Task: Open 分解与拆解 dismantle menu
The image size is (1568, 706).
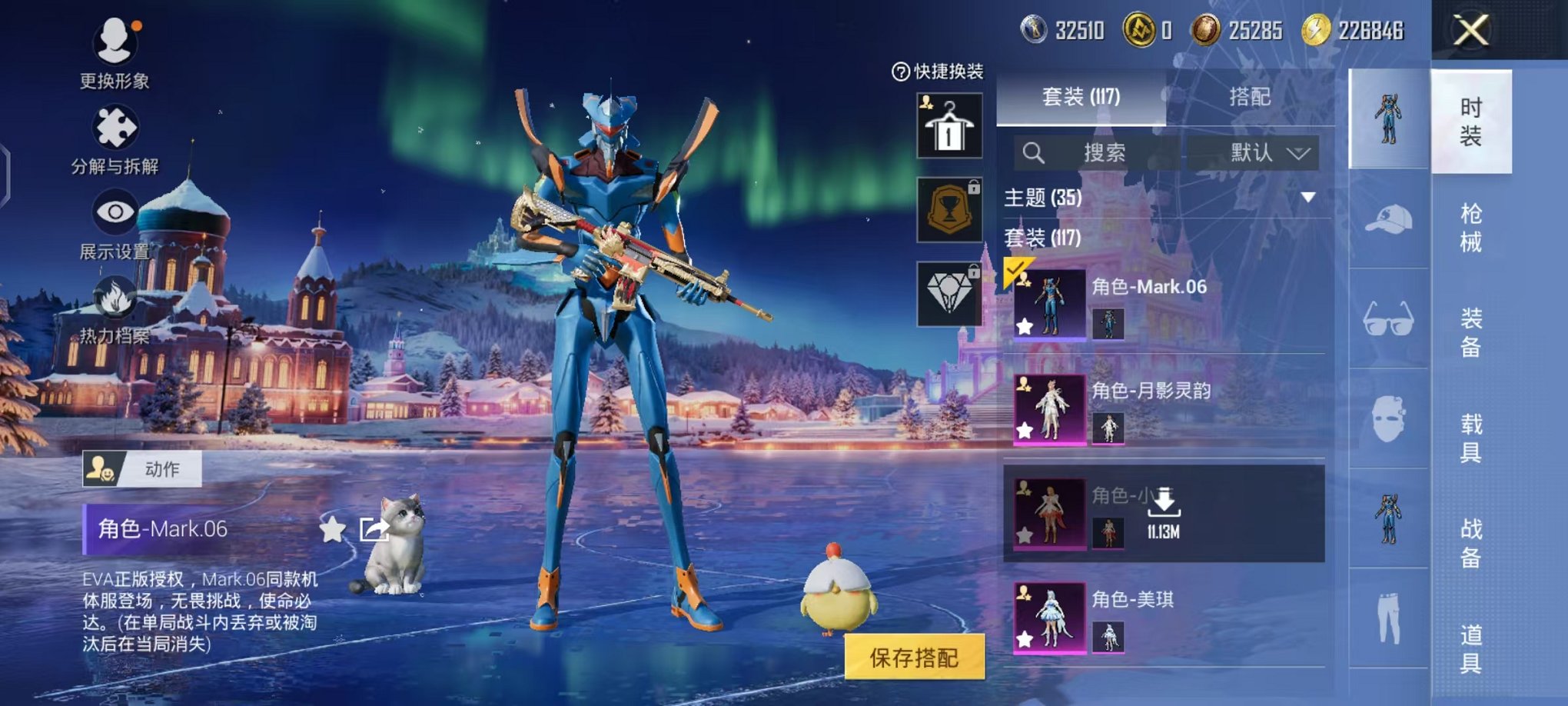Action: [115, 129]
